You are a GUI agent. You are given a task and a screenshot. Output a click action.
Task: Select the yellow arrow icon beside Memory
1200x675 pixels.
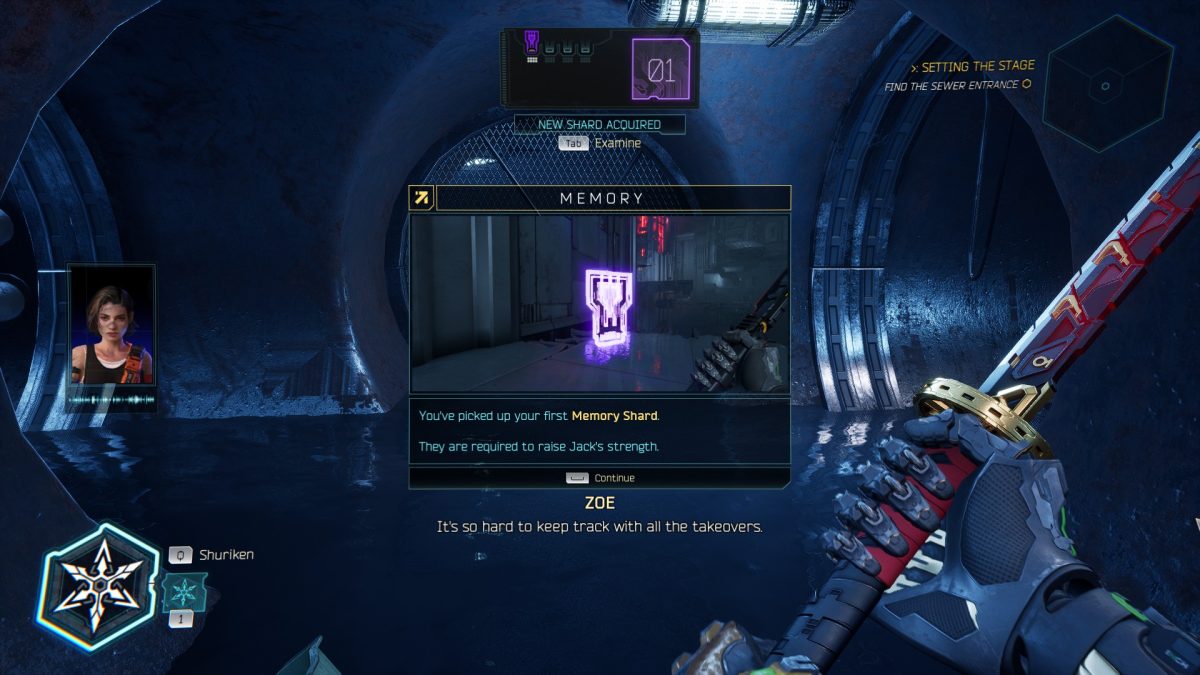[422, 198]
